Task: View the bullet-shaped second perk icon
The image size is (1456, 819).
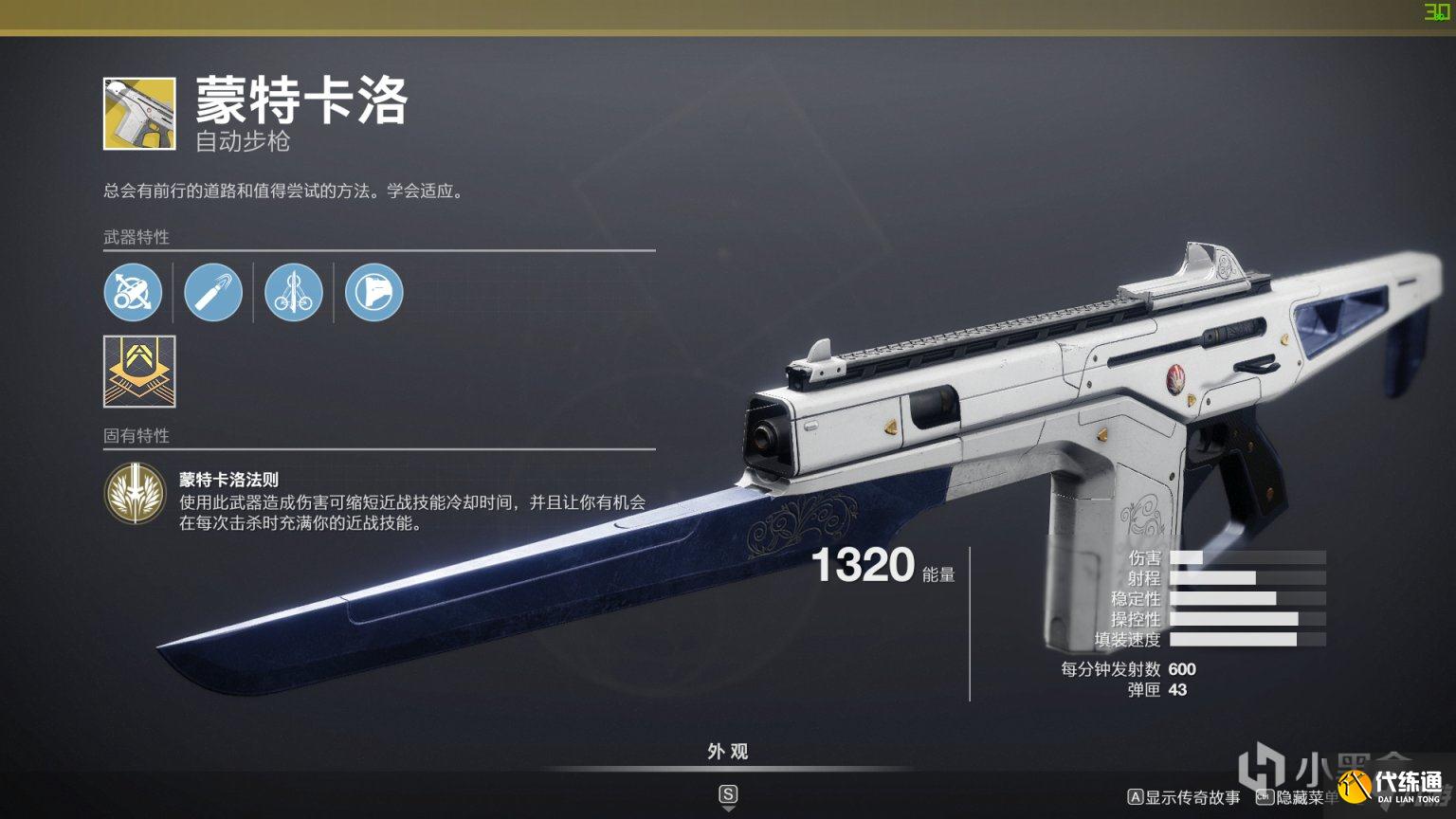Action: pos(213,293)
